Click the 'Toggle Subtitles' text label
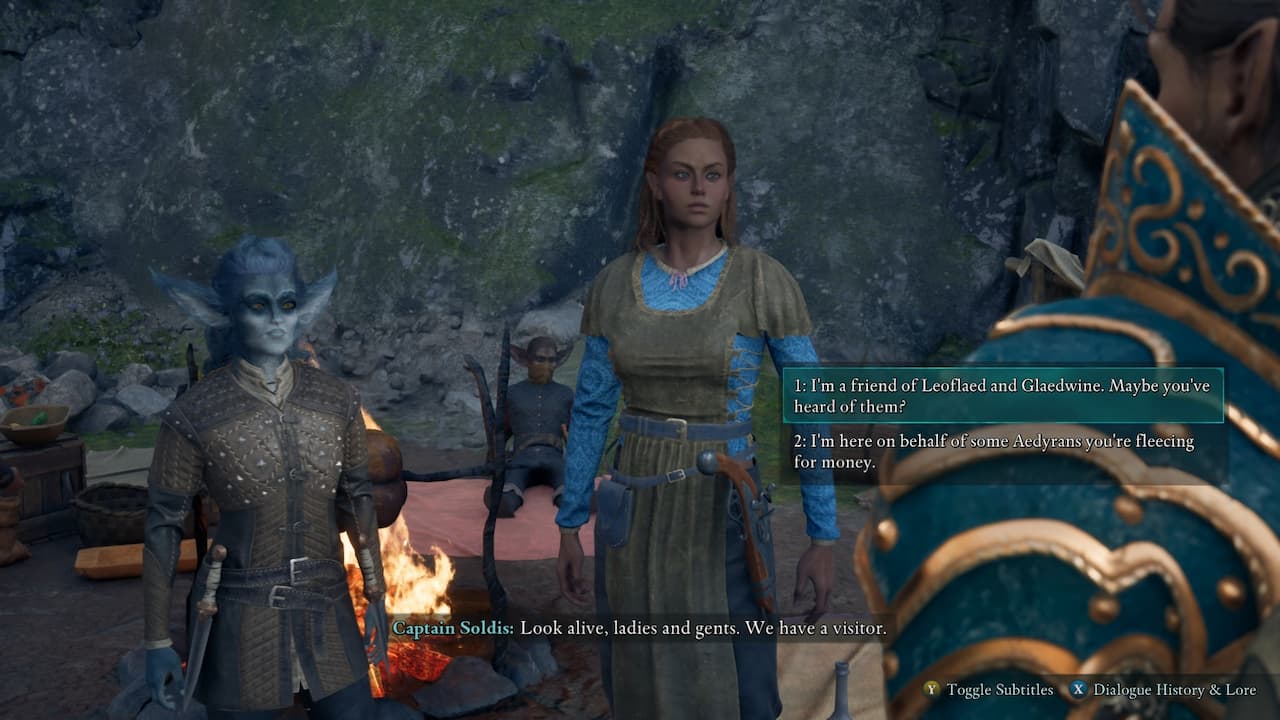Image resolution: width=1280 pixels, height=720 pixels. point(1000,690)
